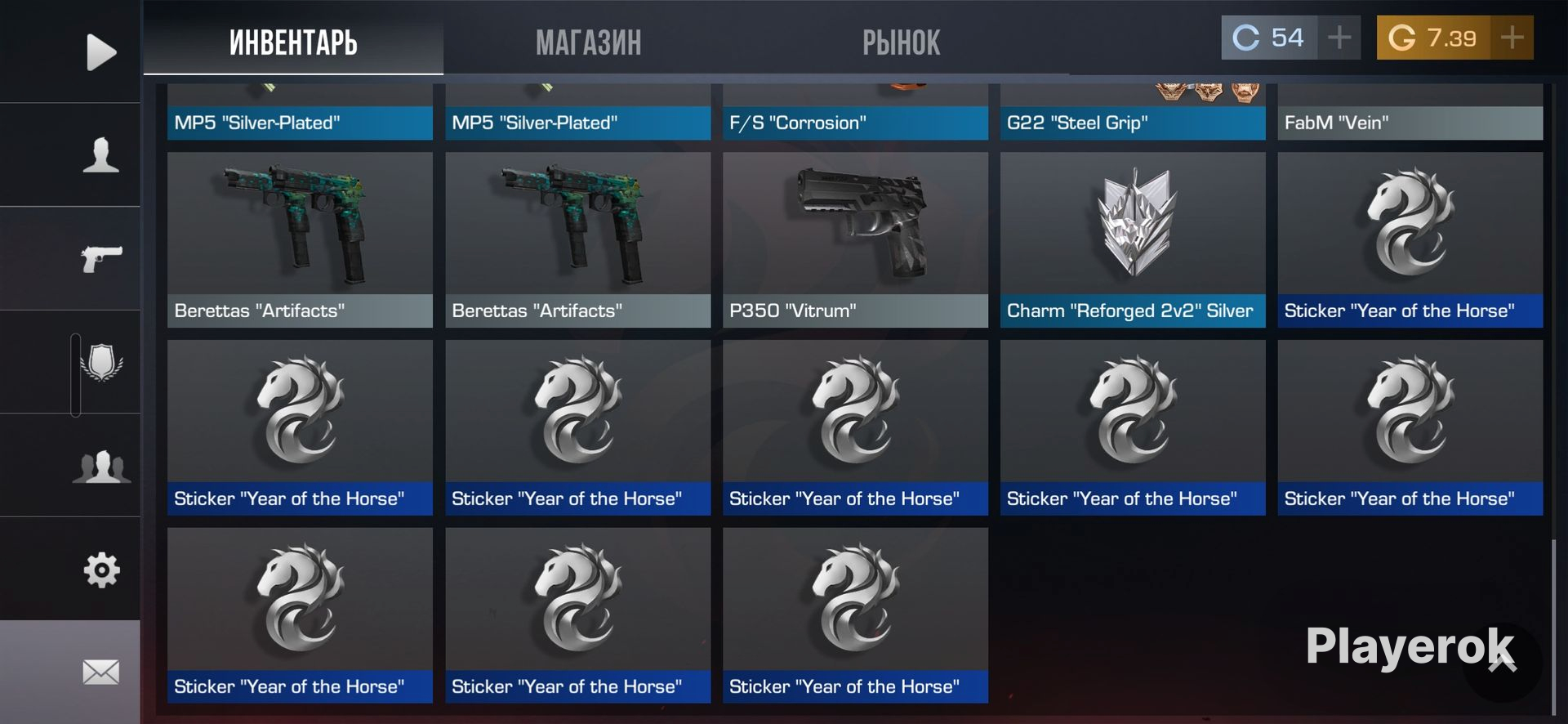Select the P350 "Vitrum" pistol
The height and width of the screenshot is (724, 1568).
coord(855,239)
